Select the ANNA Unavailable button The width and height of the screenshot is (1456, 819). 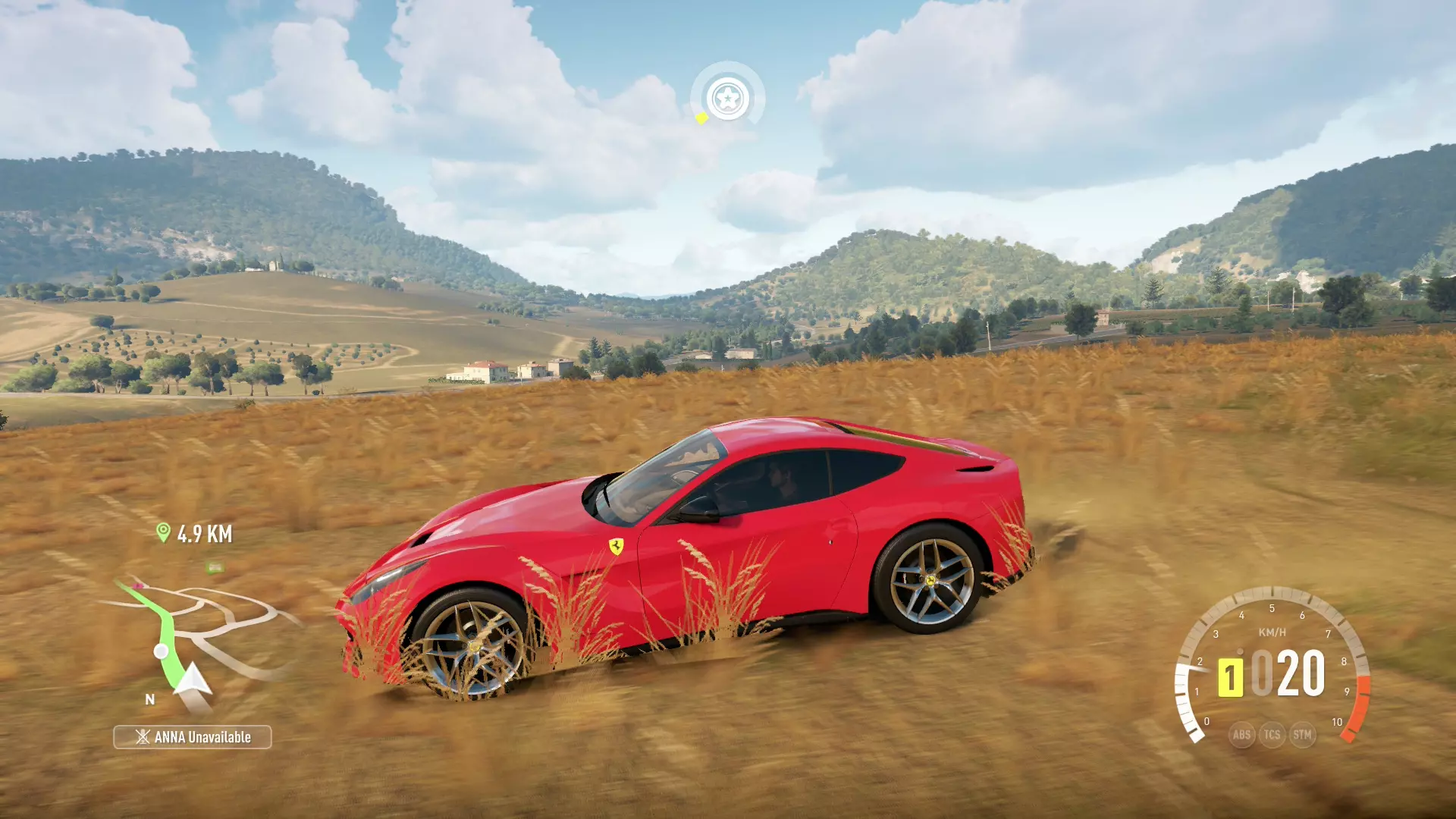(193, 737)
